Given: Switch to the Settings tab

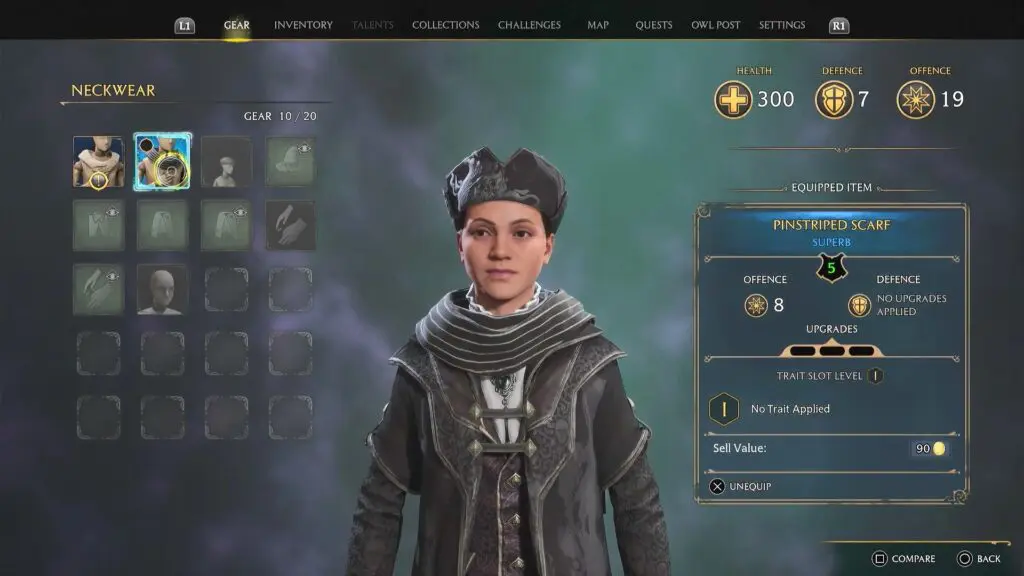Looking at the screenshot, I should (782, 25).
